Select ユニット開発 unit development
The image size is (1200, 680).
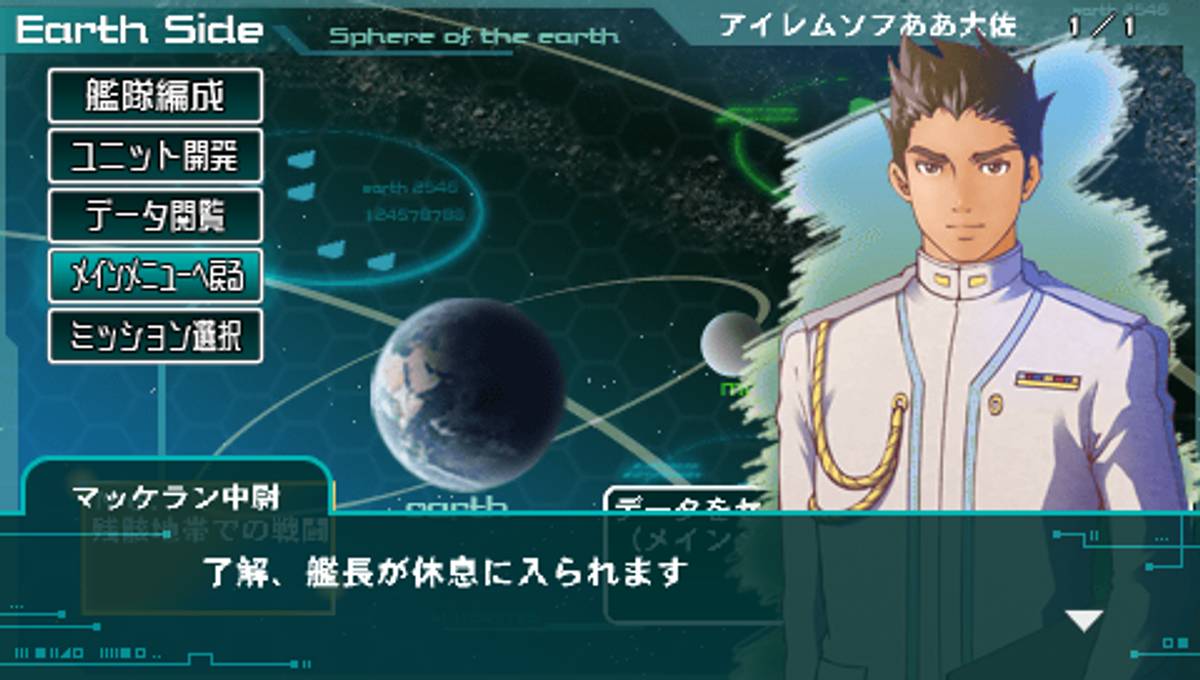pos(155,156)
